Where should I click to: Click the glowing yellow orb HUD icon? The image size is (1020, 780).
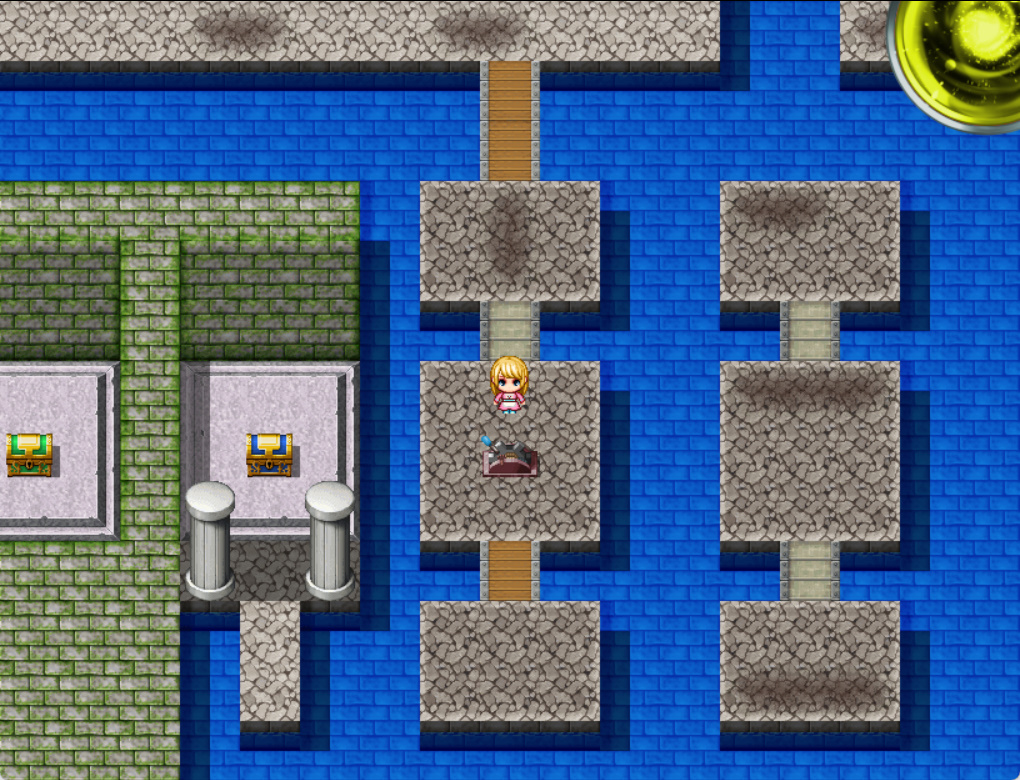tap(961, 57)
